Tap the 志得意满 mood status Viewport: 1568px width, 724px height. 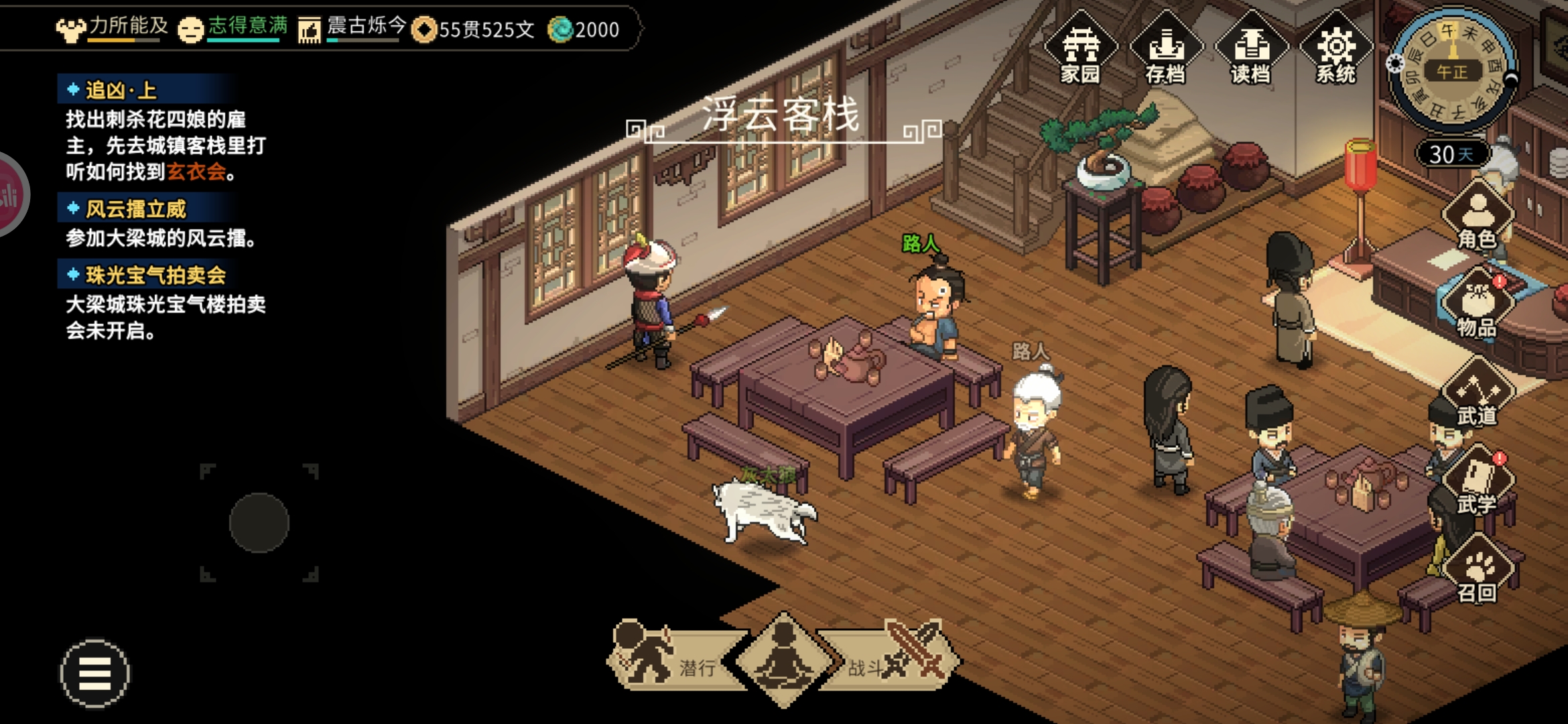click(x=233, y=28)
